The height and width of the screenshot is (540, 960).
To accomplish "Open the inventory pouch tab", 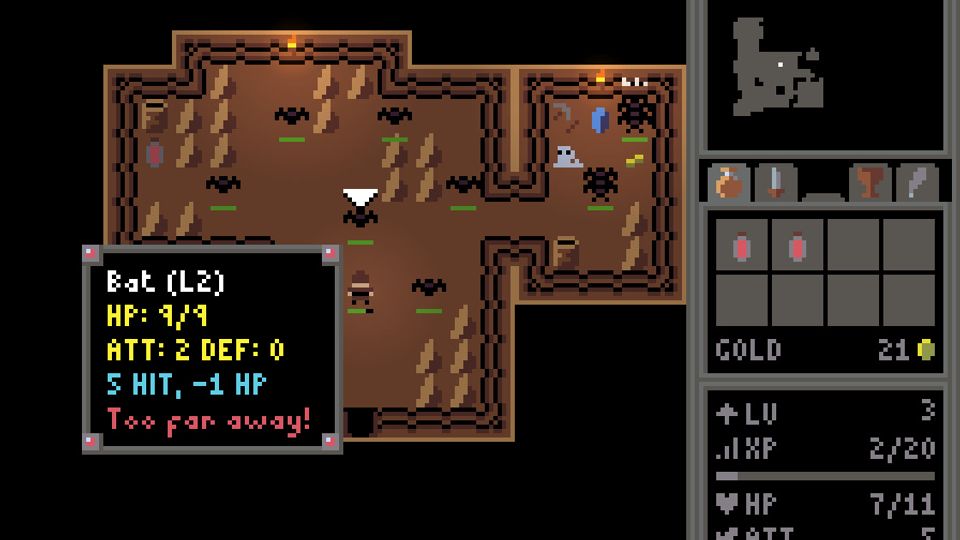I will (x=730, y=183).
